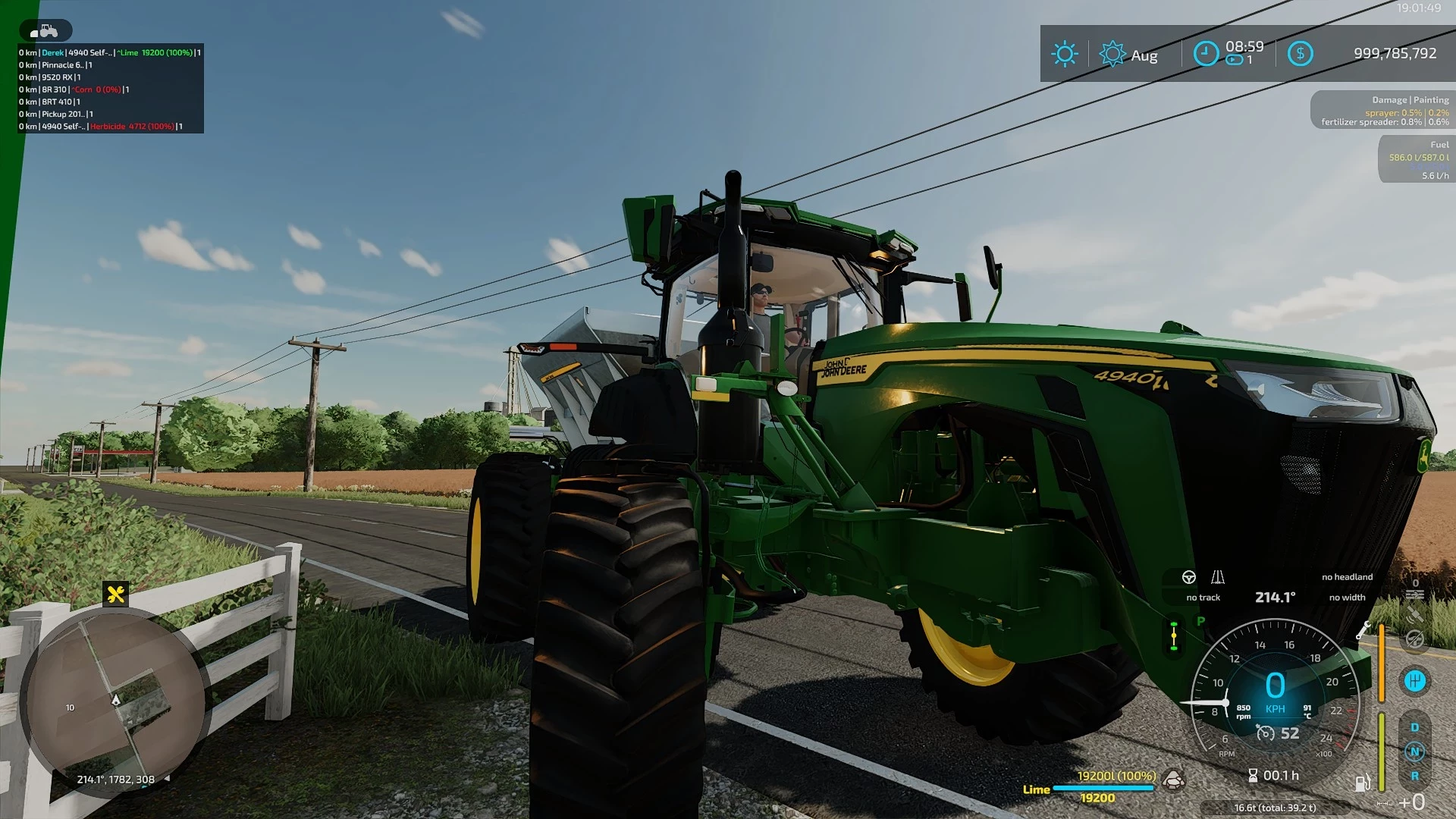This screenshot has width=1456, height=819.
Task: Click the blue dollar sign icon beside the money
Action: pyautogui.click(x=1301, y=53)
